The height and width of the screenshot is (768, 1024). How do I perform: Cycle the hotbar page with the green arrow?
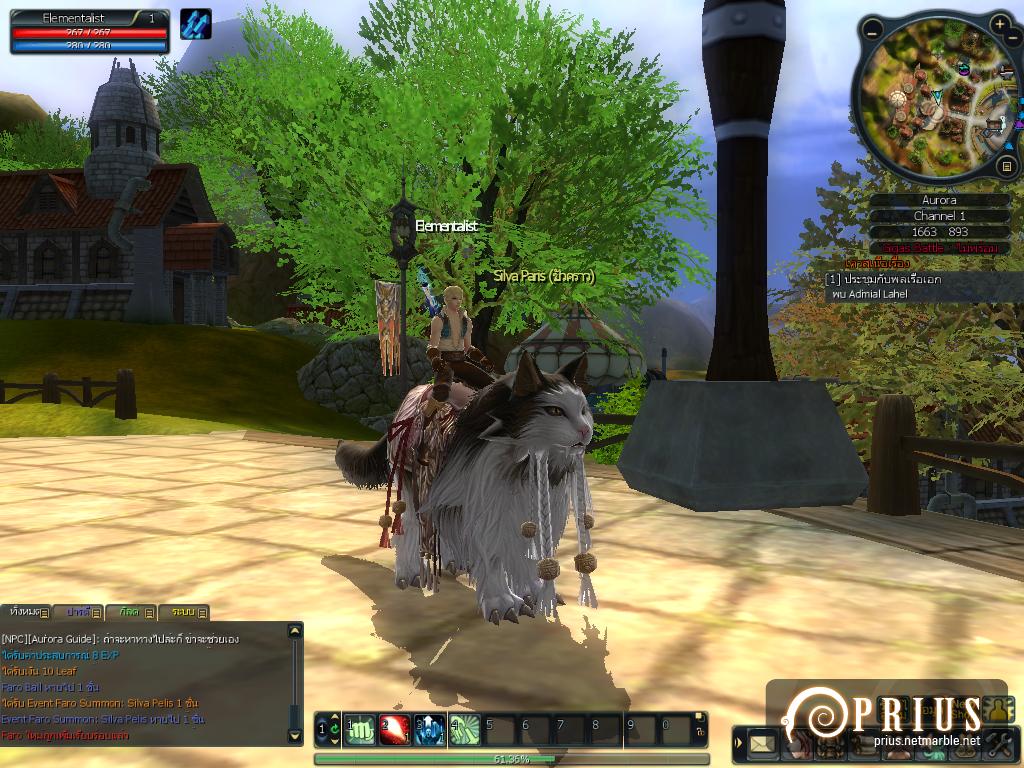334,730
